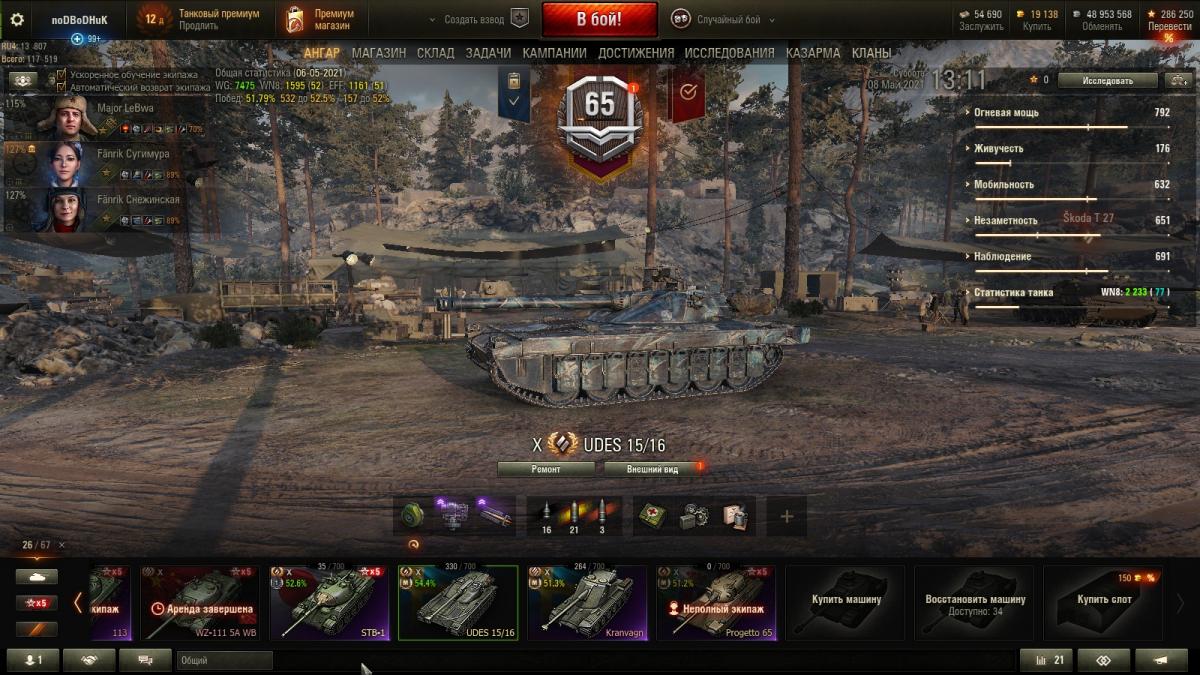Screen dimensions: 1200x675
Task: Open the КЛАНЫ tab
Action: click(x=872, y=53)
